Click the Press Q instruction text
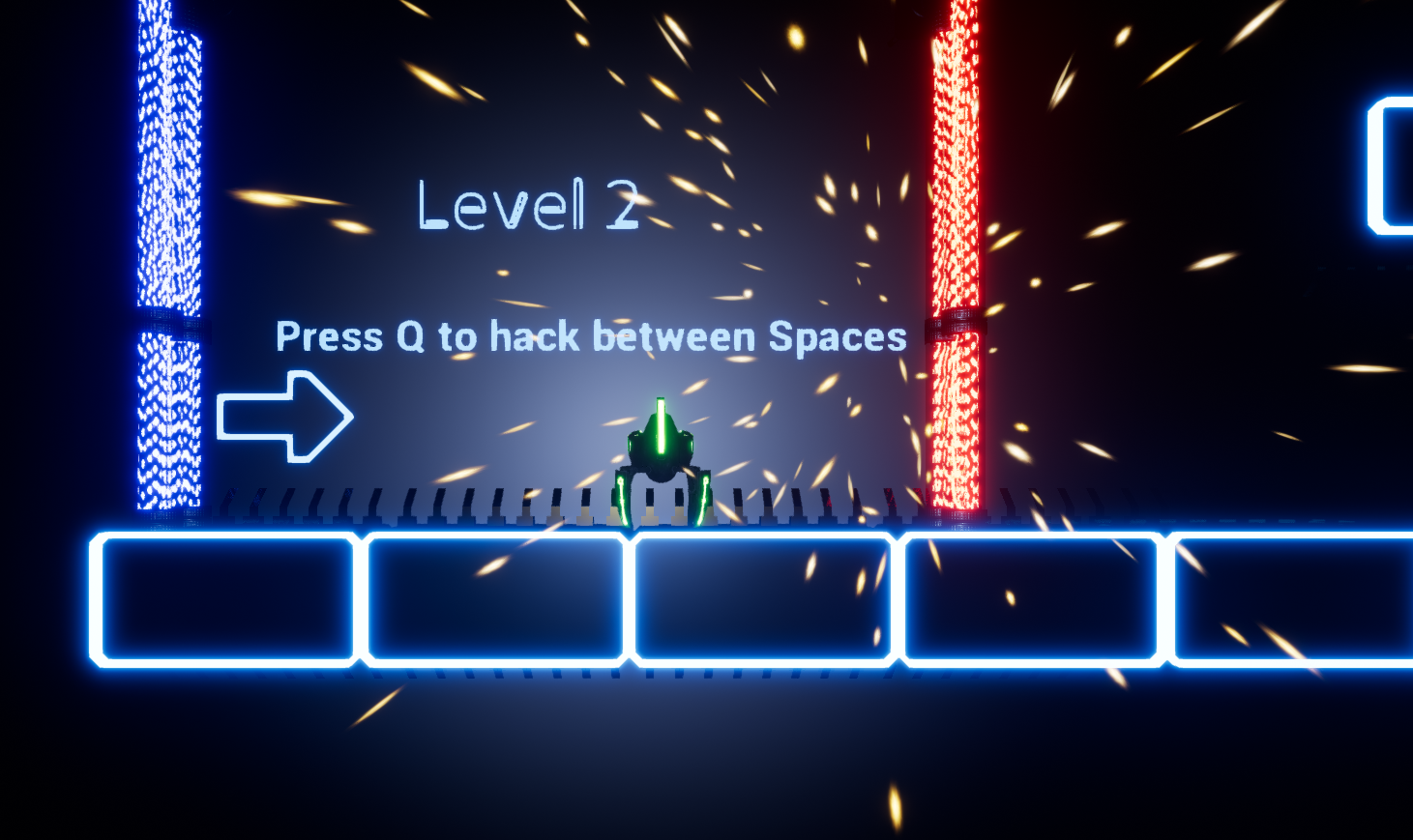Image resolution: width=1413 pixels, height=840 pixels. click(x=591, y=337)
